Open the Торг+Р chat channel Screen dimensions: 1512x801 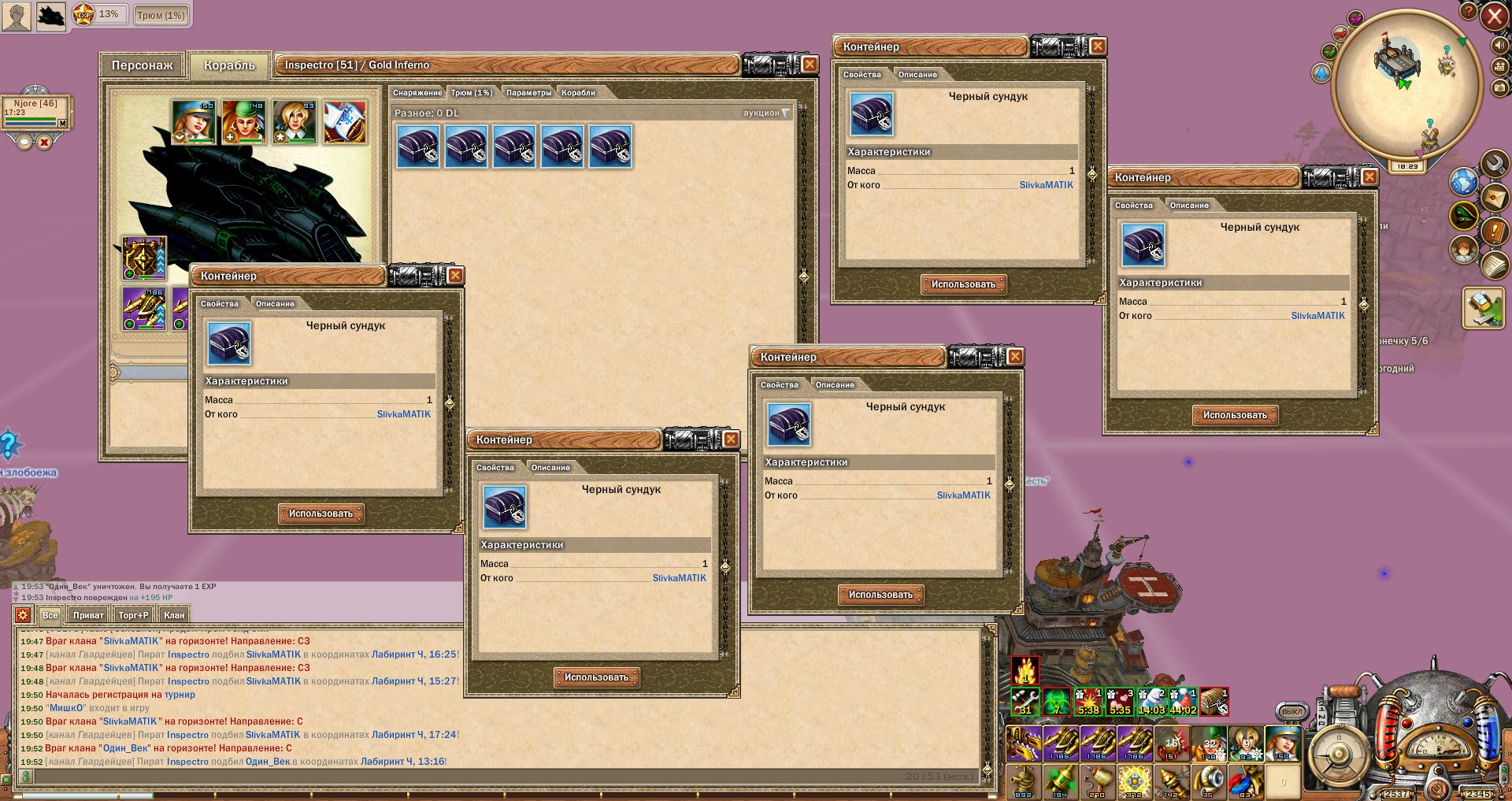click(x=133, y=615)
